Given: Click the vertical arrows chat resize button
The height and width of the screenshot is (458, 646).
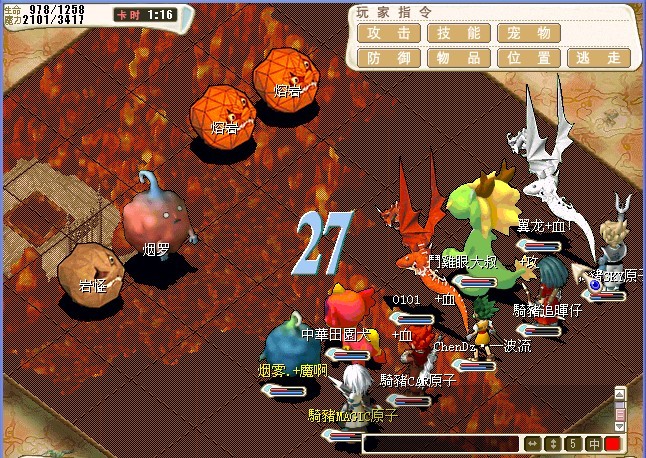Looking at the screenshot, I should (x=553, y=443).
